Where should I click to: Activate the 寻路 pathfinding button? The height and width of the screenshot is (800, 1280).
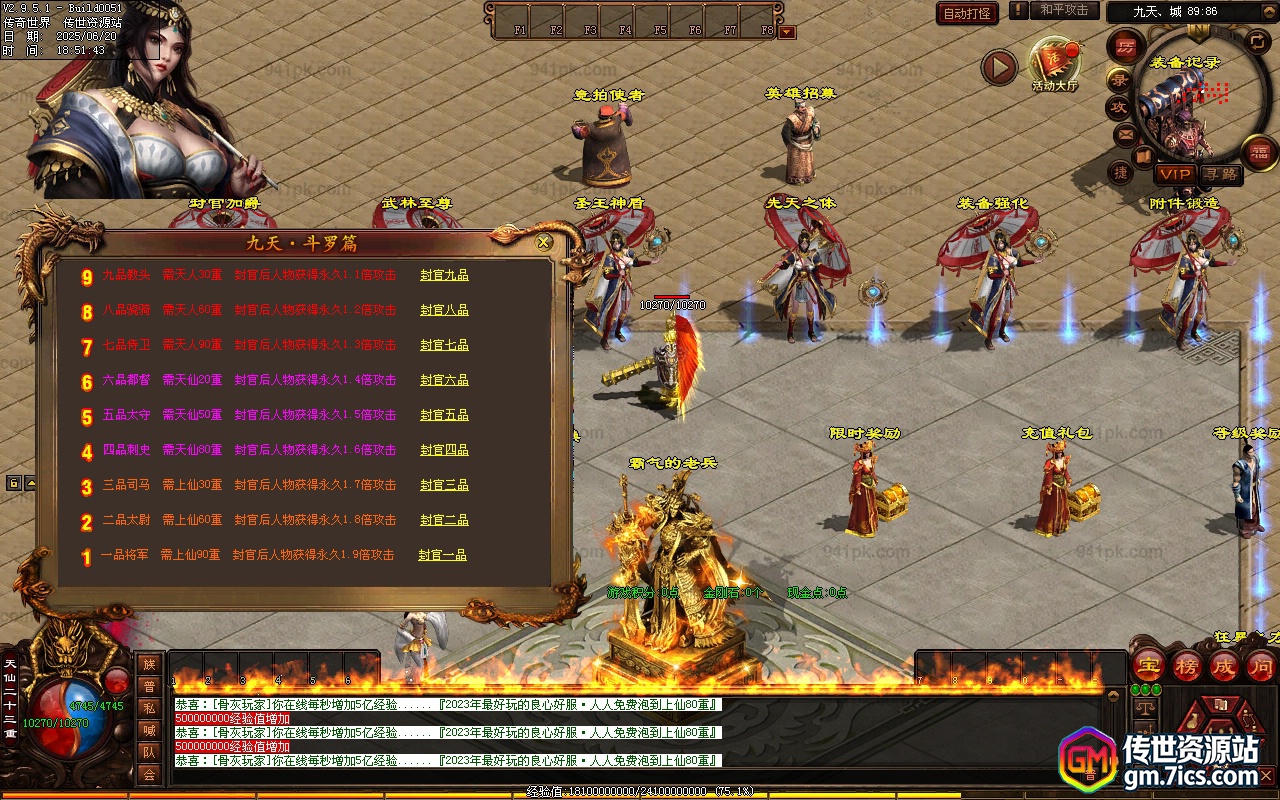(x=1220, y=174)
